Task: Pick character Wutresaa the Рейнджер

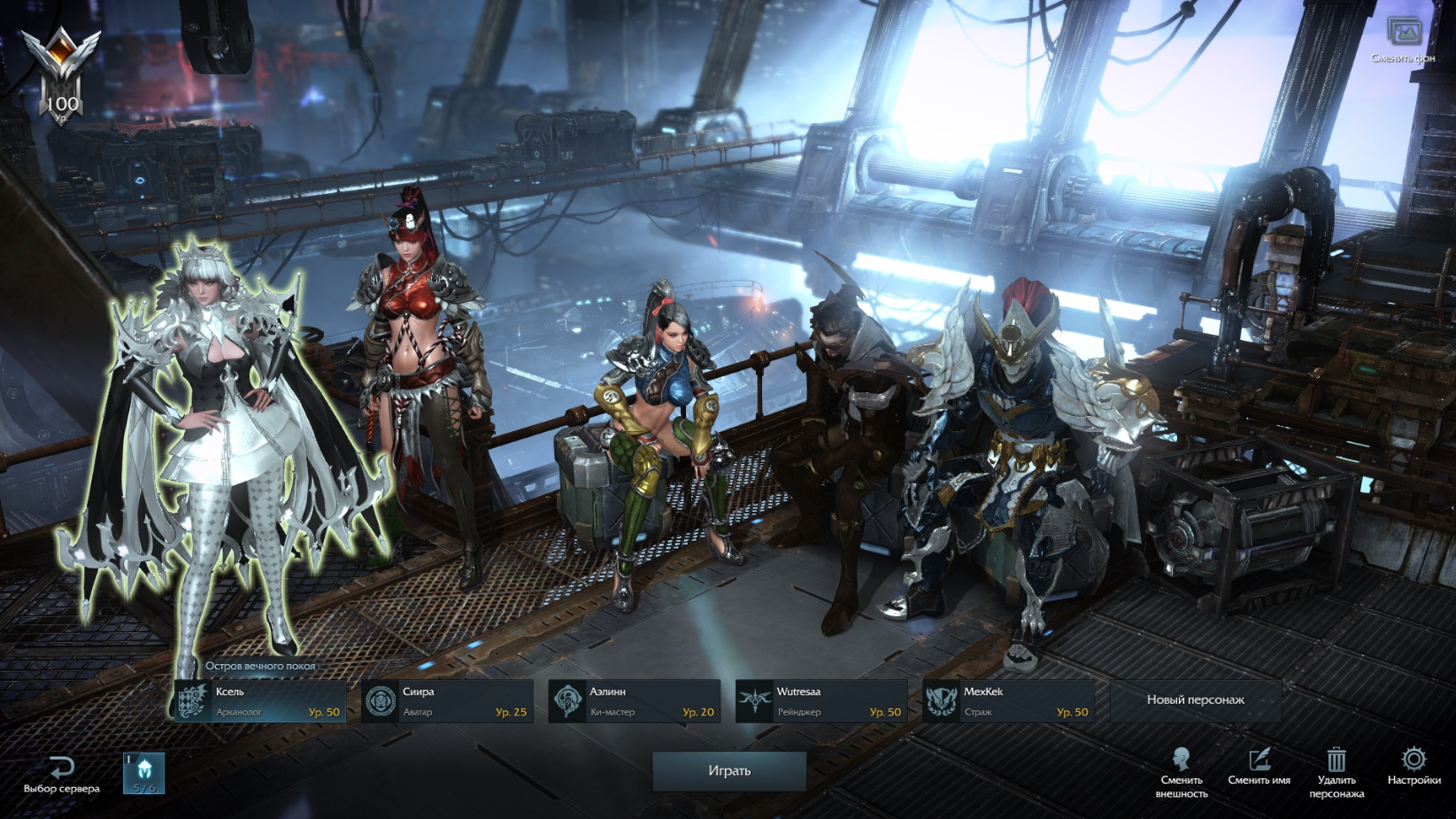Action: [821, 701]
